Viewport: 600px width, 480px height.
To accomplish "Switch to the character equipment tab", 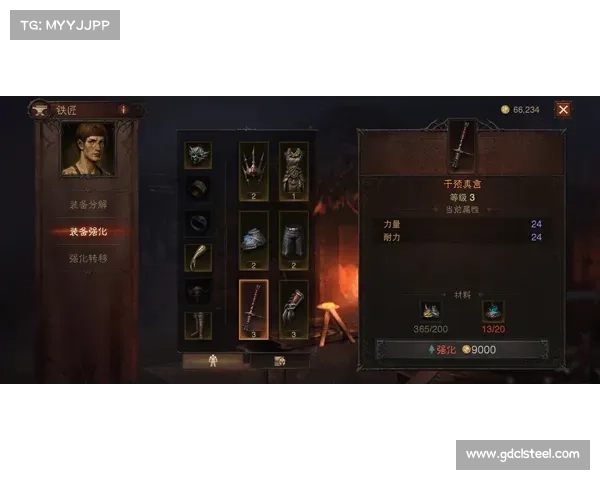I will 213,361.
